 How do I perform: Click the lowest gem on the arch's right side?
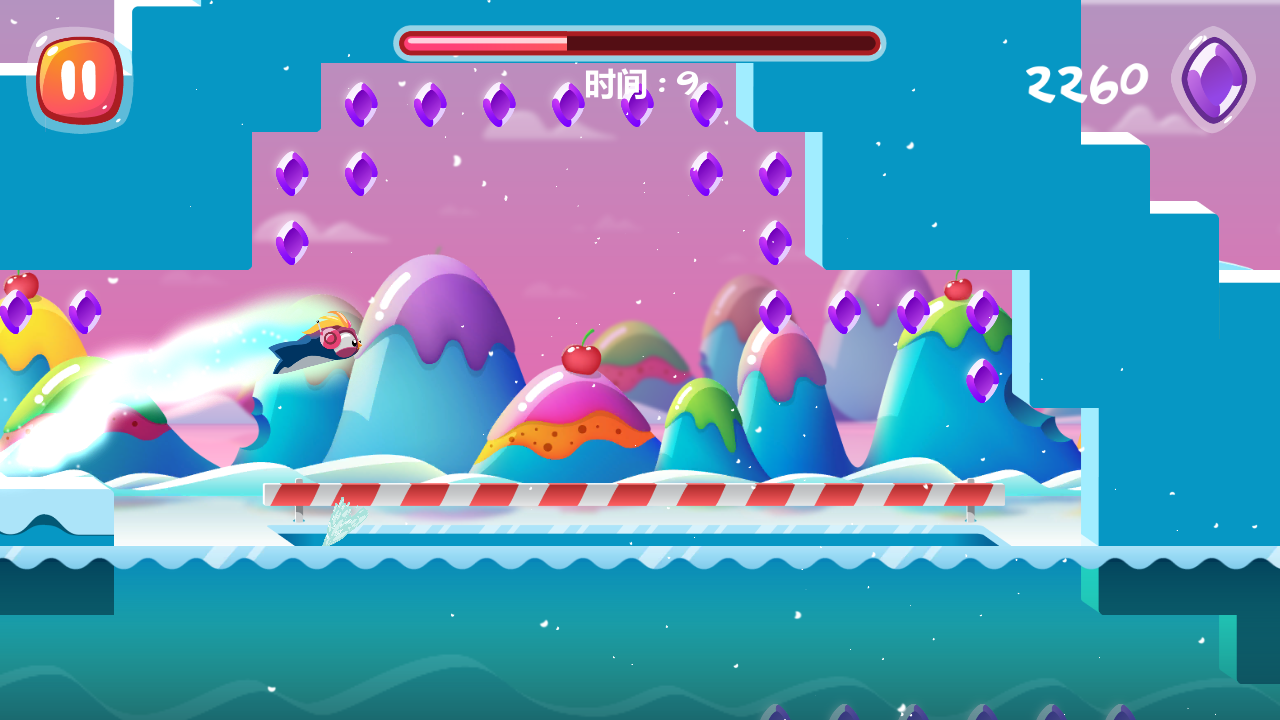click(x=773, y=244)
